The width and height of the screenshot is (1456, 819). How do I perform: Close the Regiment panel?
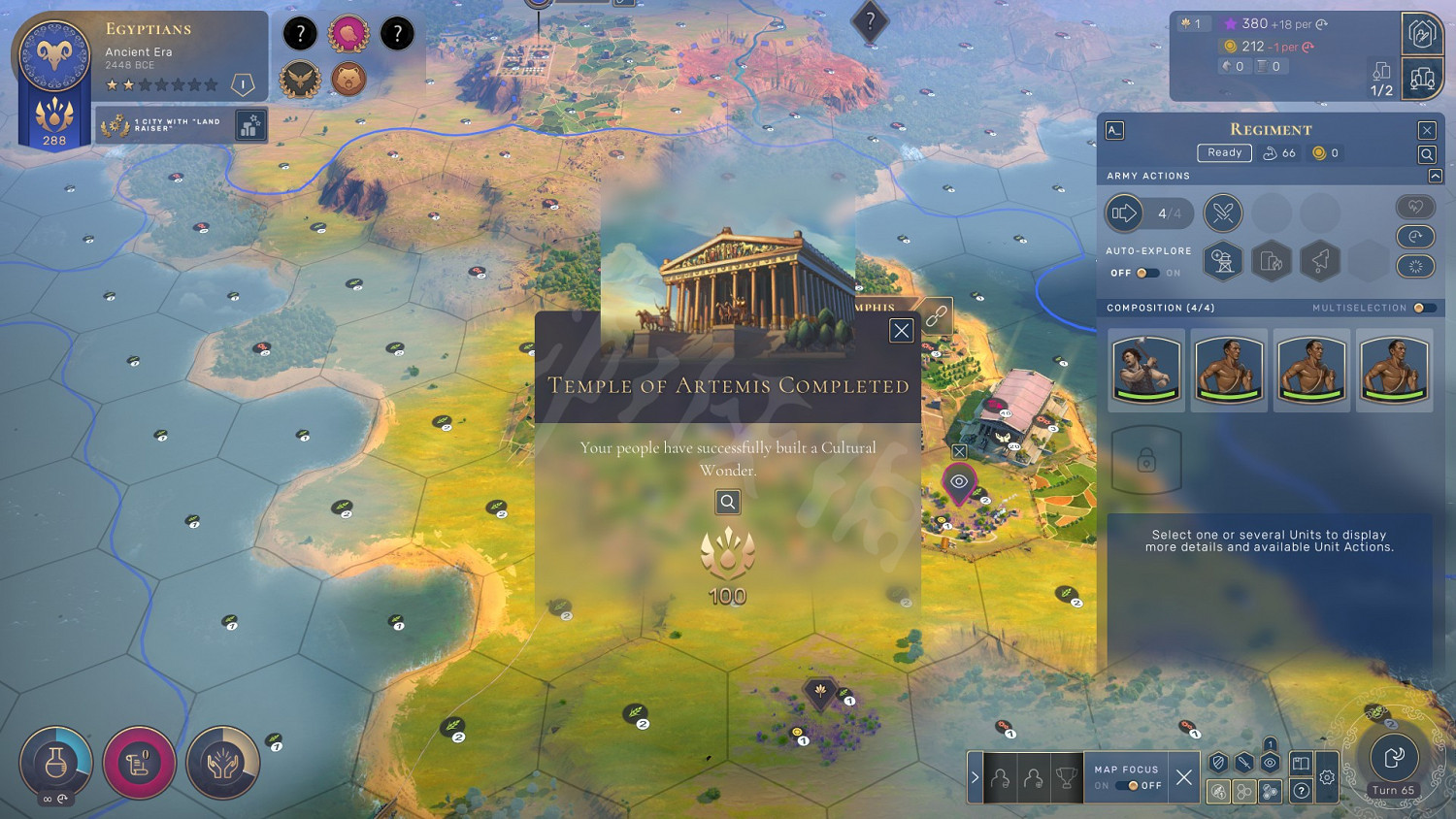pyautogui.click(x=1426, y=130)
